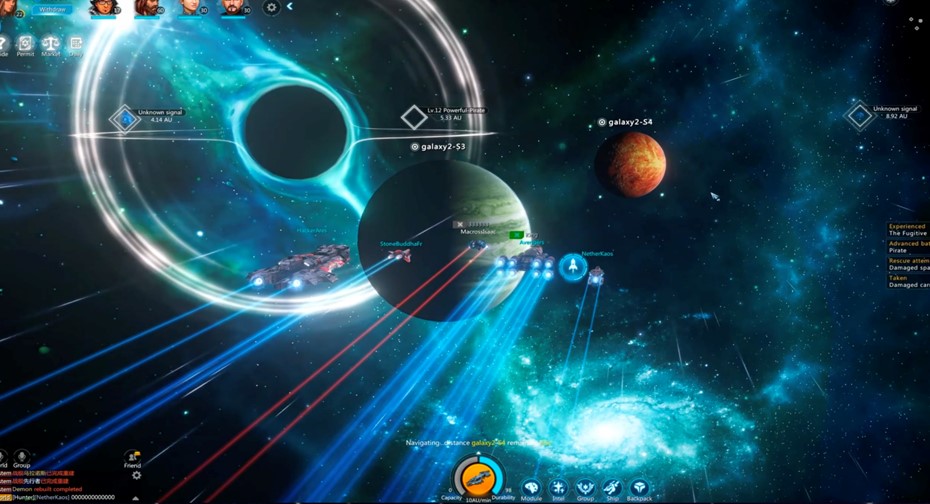Open the Backpack inventory
The image size is (930, 504).
tap(640, 489)
